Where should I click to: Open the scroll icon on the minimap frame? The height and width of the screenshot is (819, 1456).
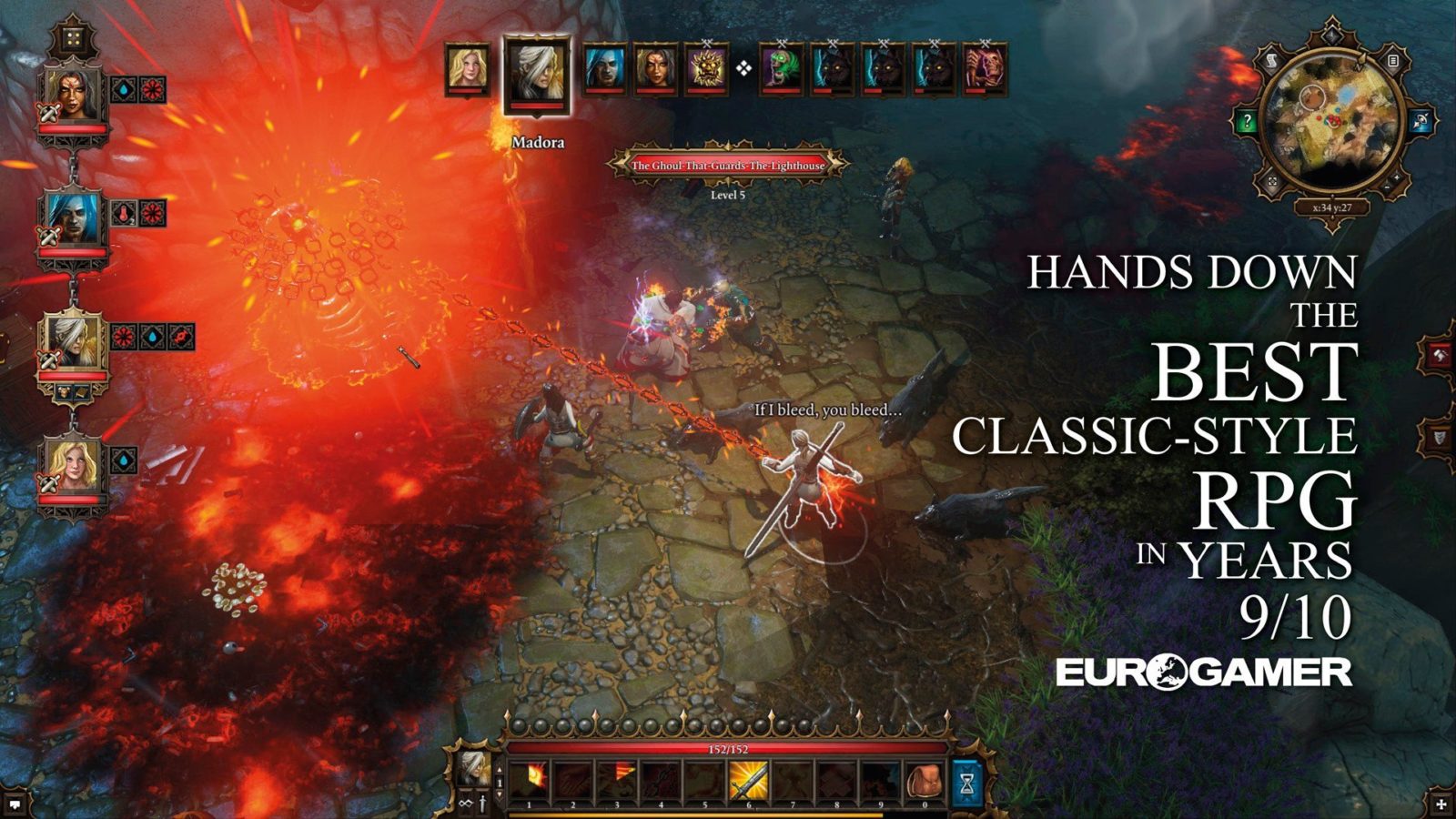pos(1272,62)
